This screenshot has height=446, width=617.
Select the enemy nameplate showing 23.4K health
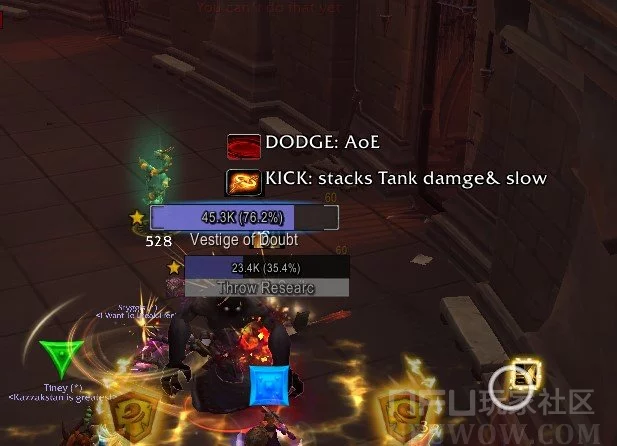pos(266,268)
